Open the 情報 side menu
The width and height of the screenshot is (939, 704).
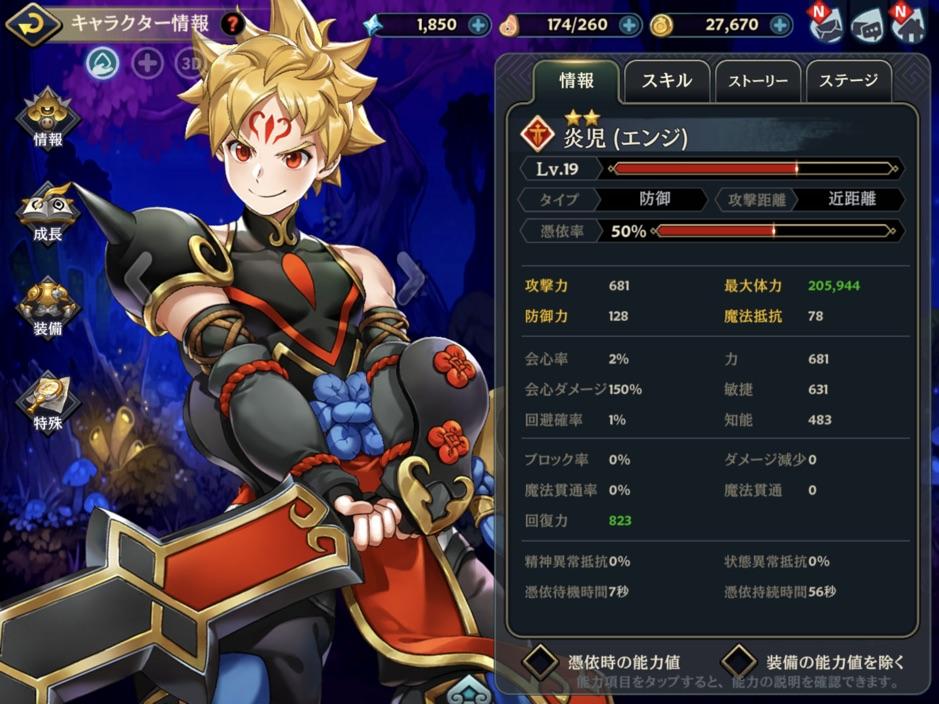point(47,120)
